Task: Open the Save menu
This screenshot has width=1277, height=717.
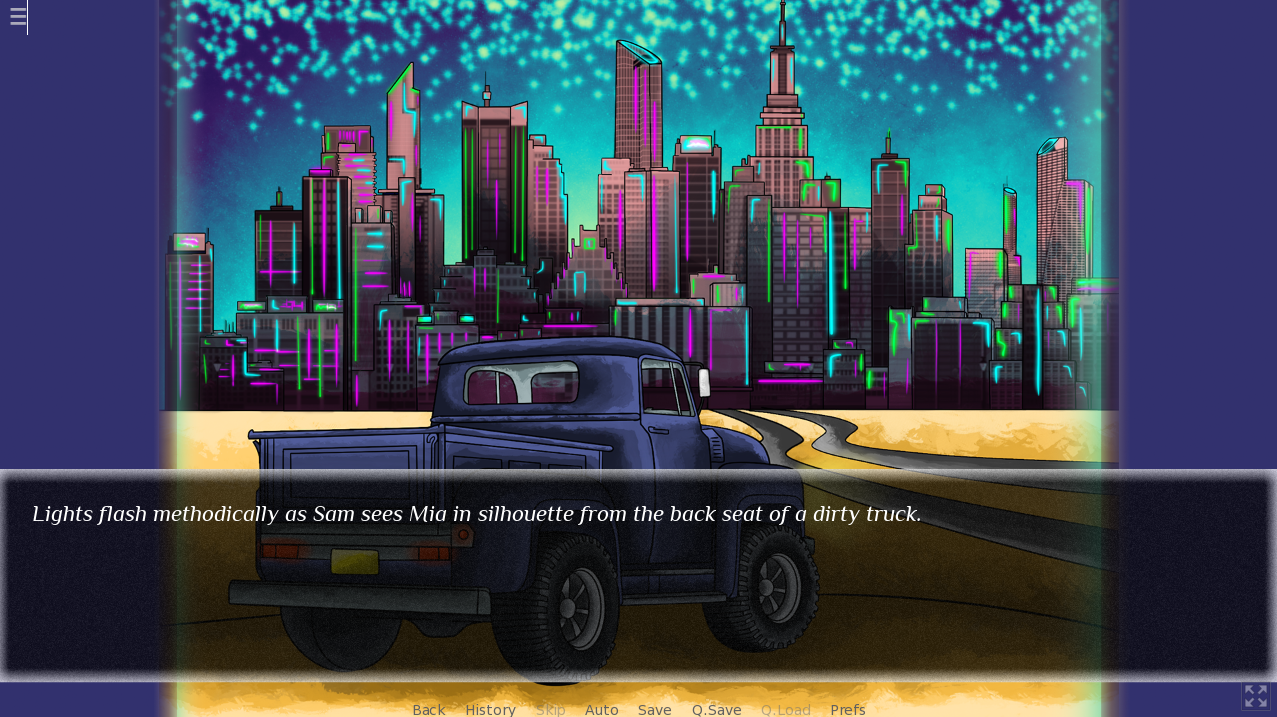Action: pos(654,709)
